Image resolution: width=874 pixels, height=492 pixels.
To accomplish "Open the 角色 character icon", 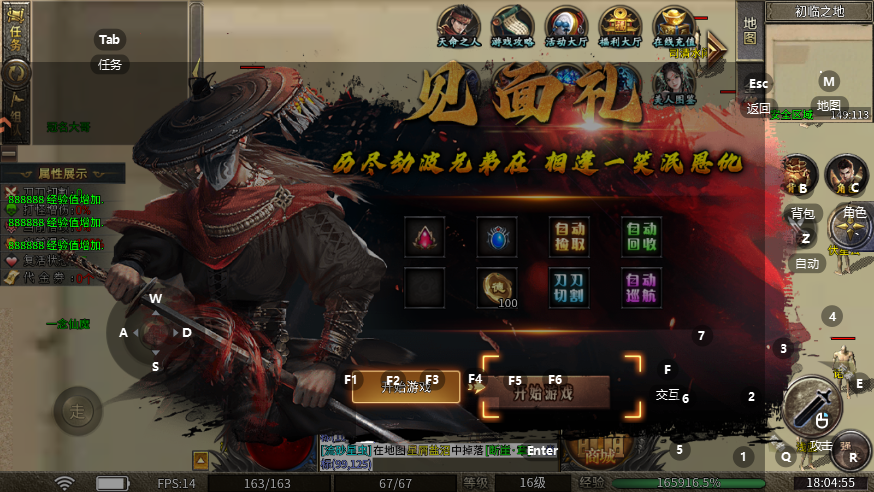I will pyautogui.click(x=846, y=176).
